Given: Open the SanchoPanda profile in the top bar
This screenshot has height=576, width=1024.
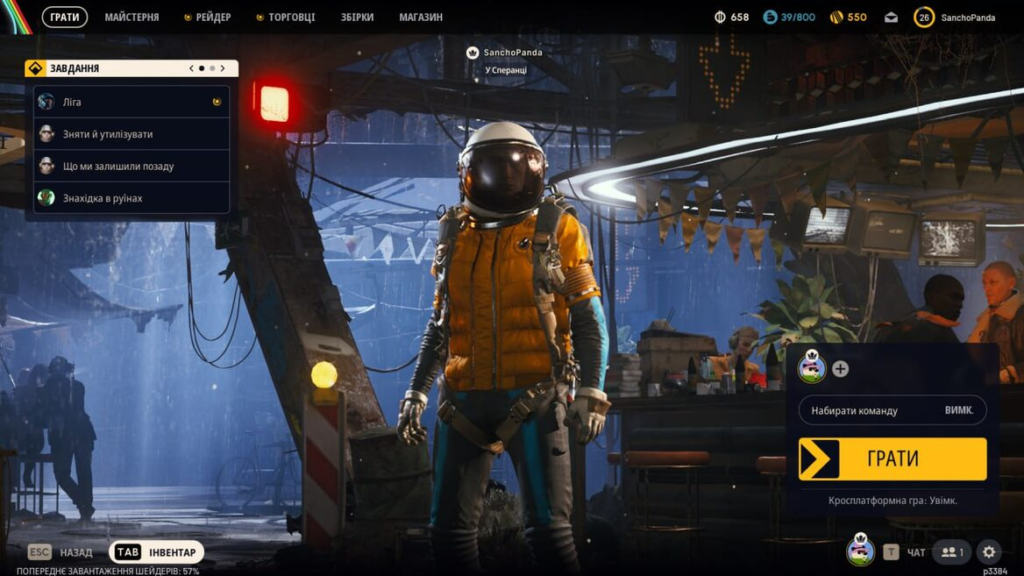Looking at the screenshot, I should pos(956,17).
